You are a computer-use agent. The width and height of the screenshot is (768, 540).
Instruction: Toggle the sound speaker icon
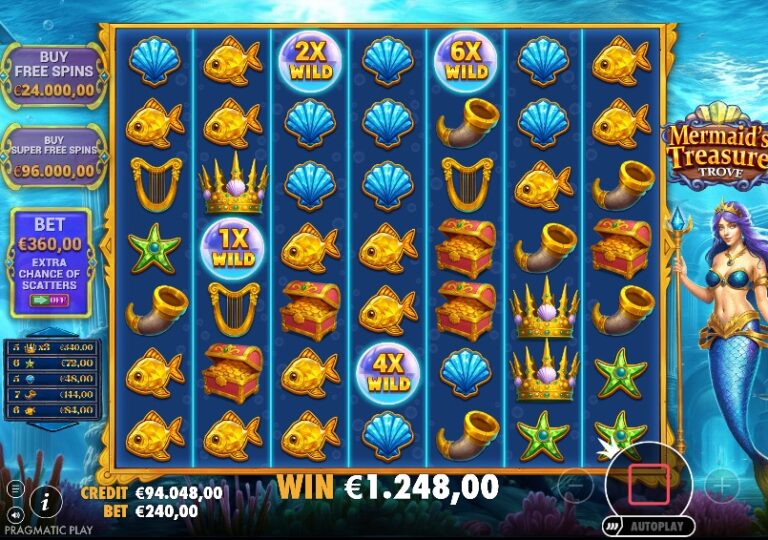pyautogui.click(x=14, y=513)
